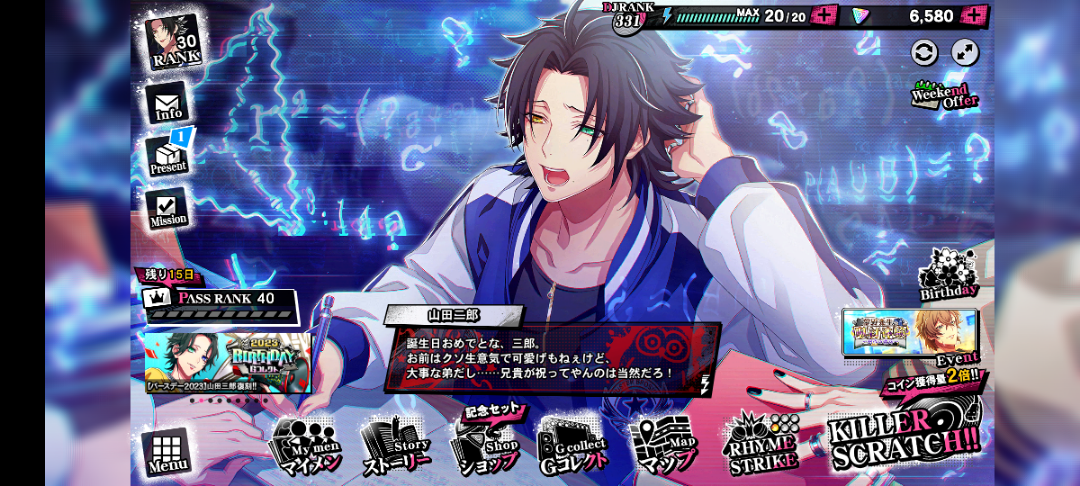The image size is (1080, 486).
Task: Open the Weekend Offer
Action: (944, 96)
